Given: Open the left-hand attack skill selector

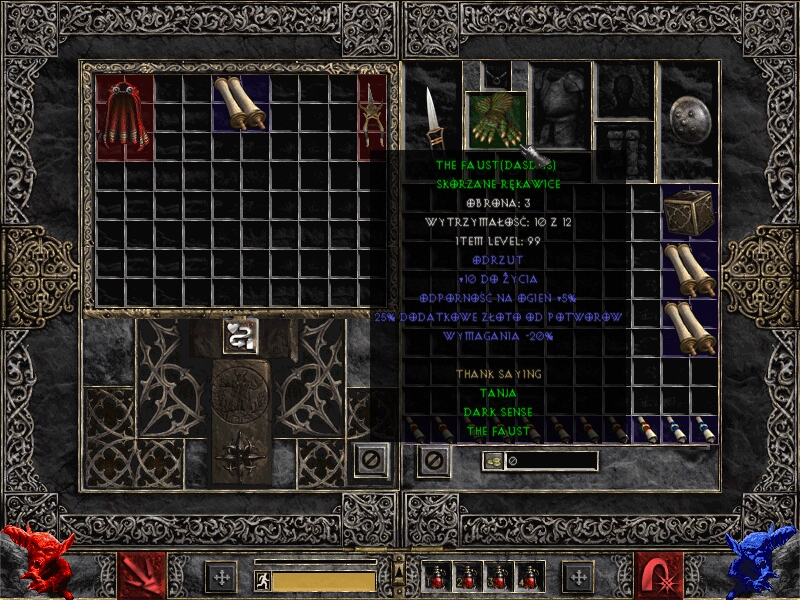Looking at the screenshot, I should (x=142, y=575).
